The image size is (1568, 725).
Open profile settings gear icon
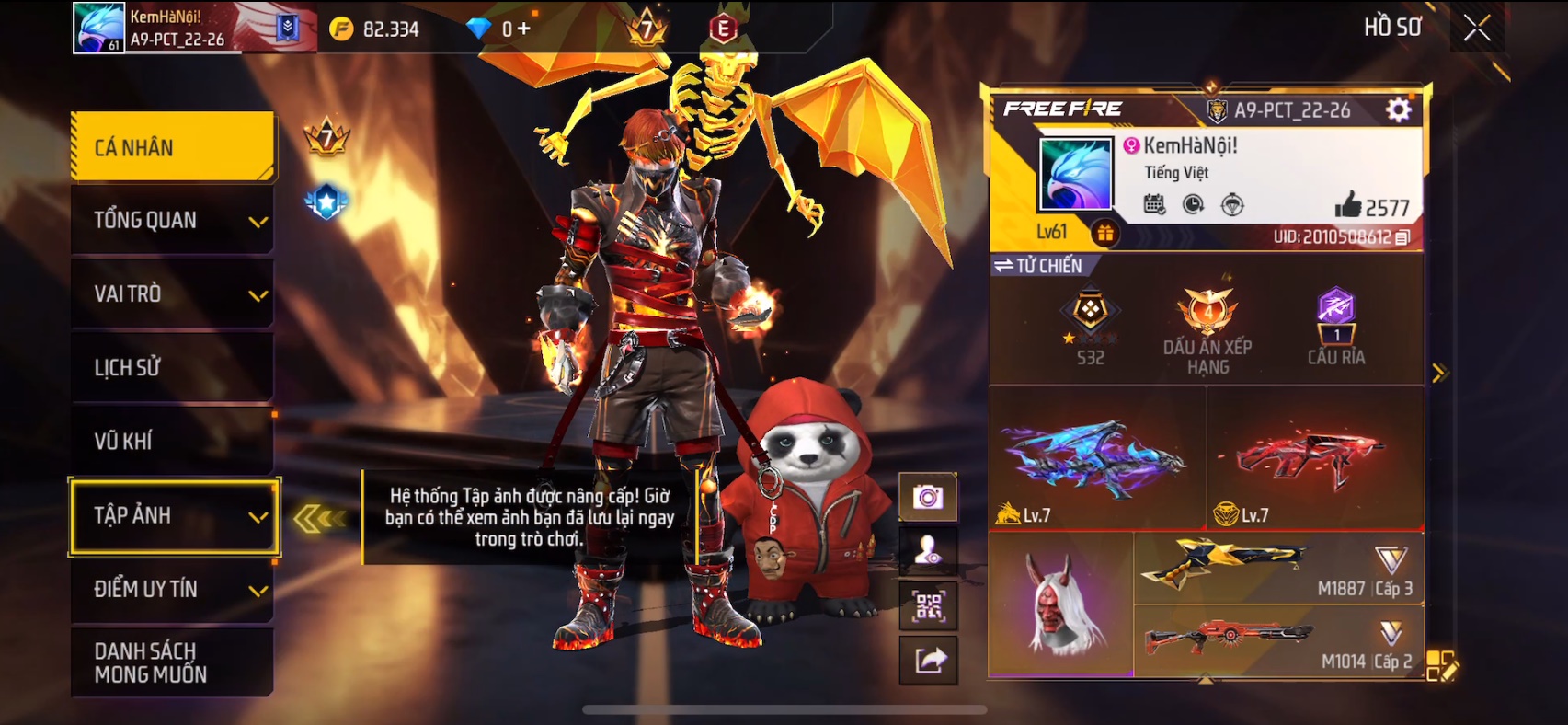pos(1398,110)
